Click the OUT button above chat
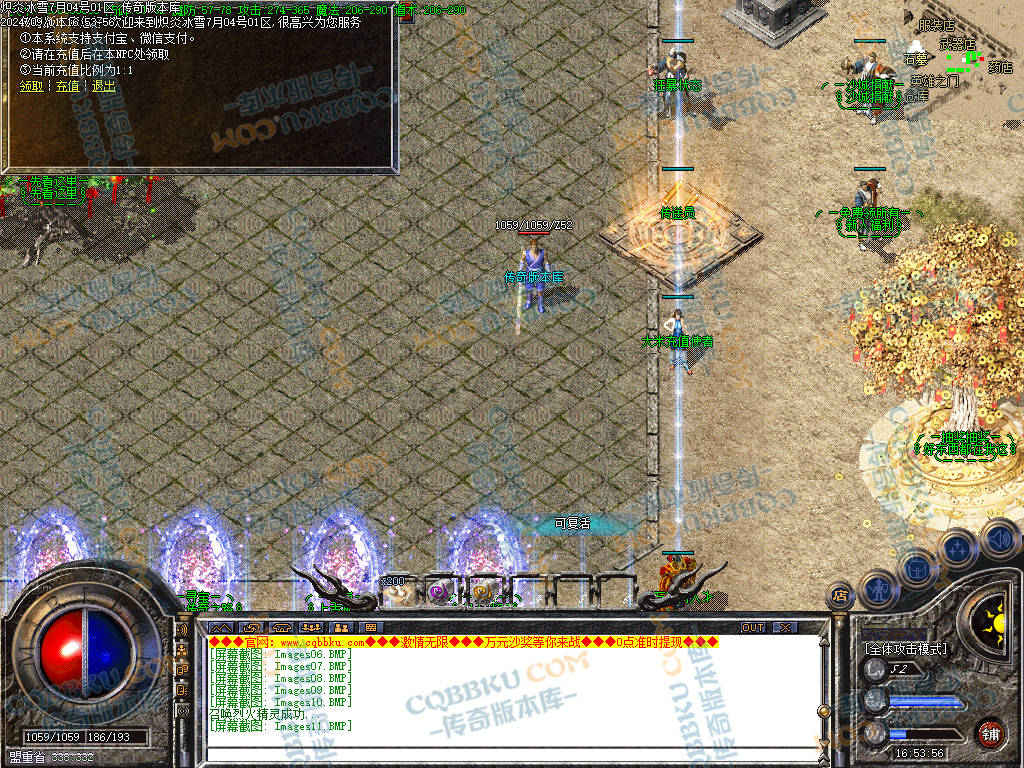The height and width of the screenshot is (768, 1024). tap(753, 627)
